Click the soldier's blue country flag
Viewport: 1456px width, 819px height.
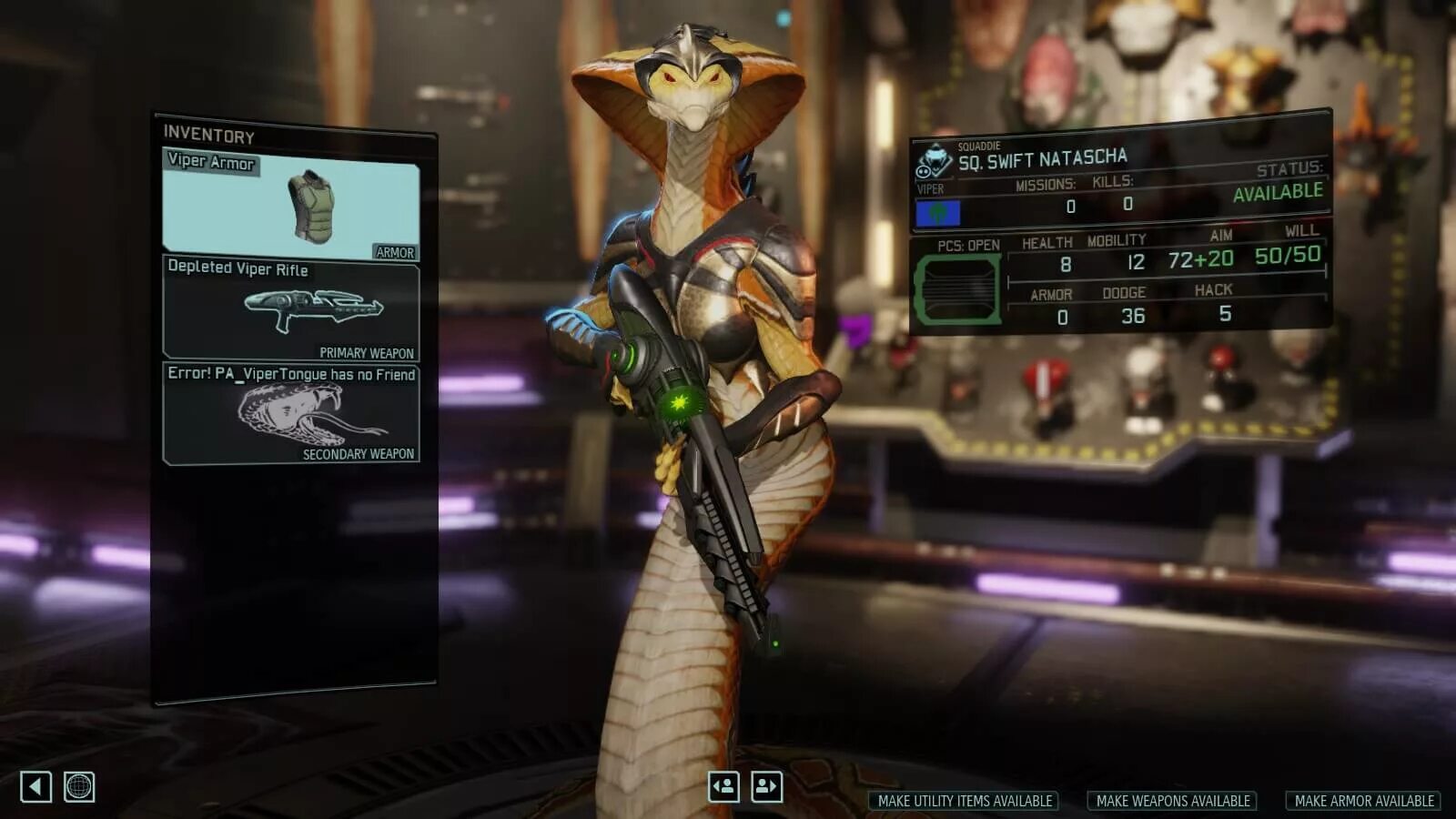937,213
